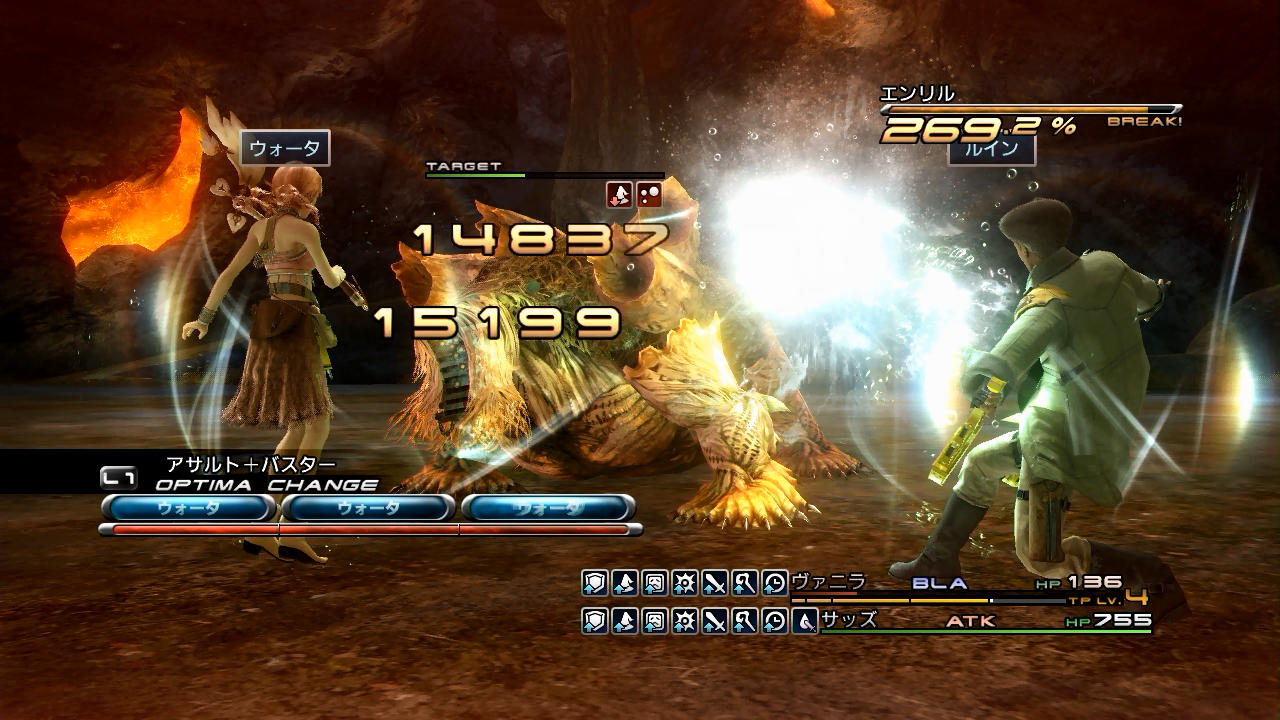Click Sazh's sword Bravery buff icon
This screenshot has height=720, width=1280.
click(x=715, y=621)
